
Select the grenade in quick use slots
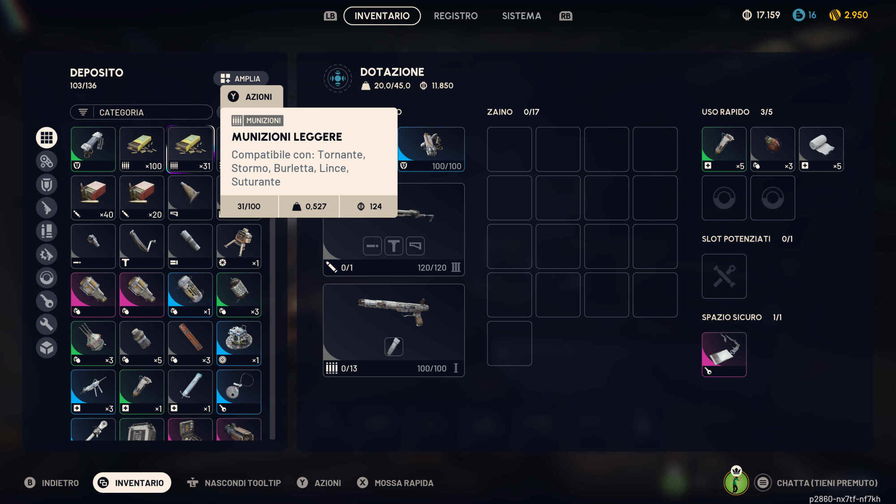coord(772,148)
